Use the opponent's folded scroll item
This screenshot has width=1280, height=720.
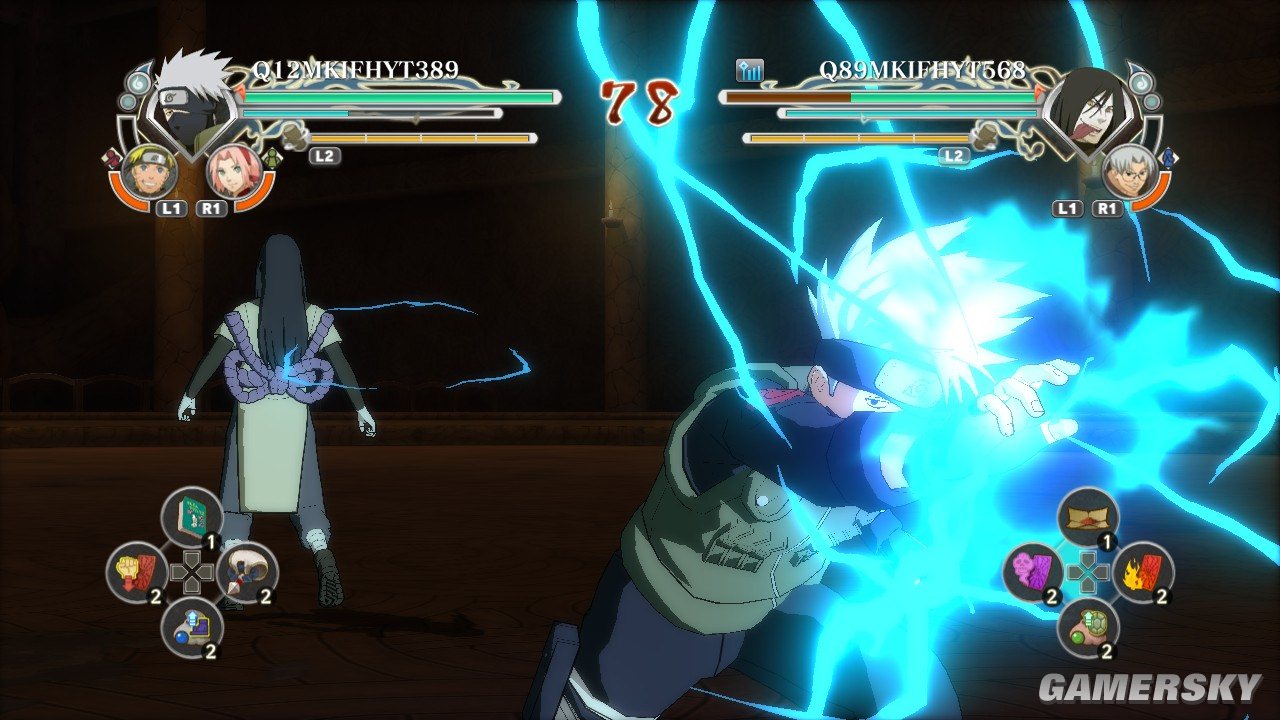1087,517
